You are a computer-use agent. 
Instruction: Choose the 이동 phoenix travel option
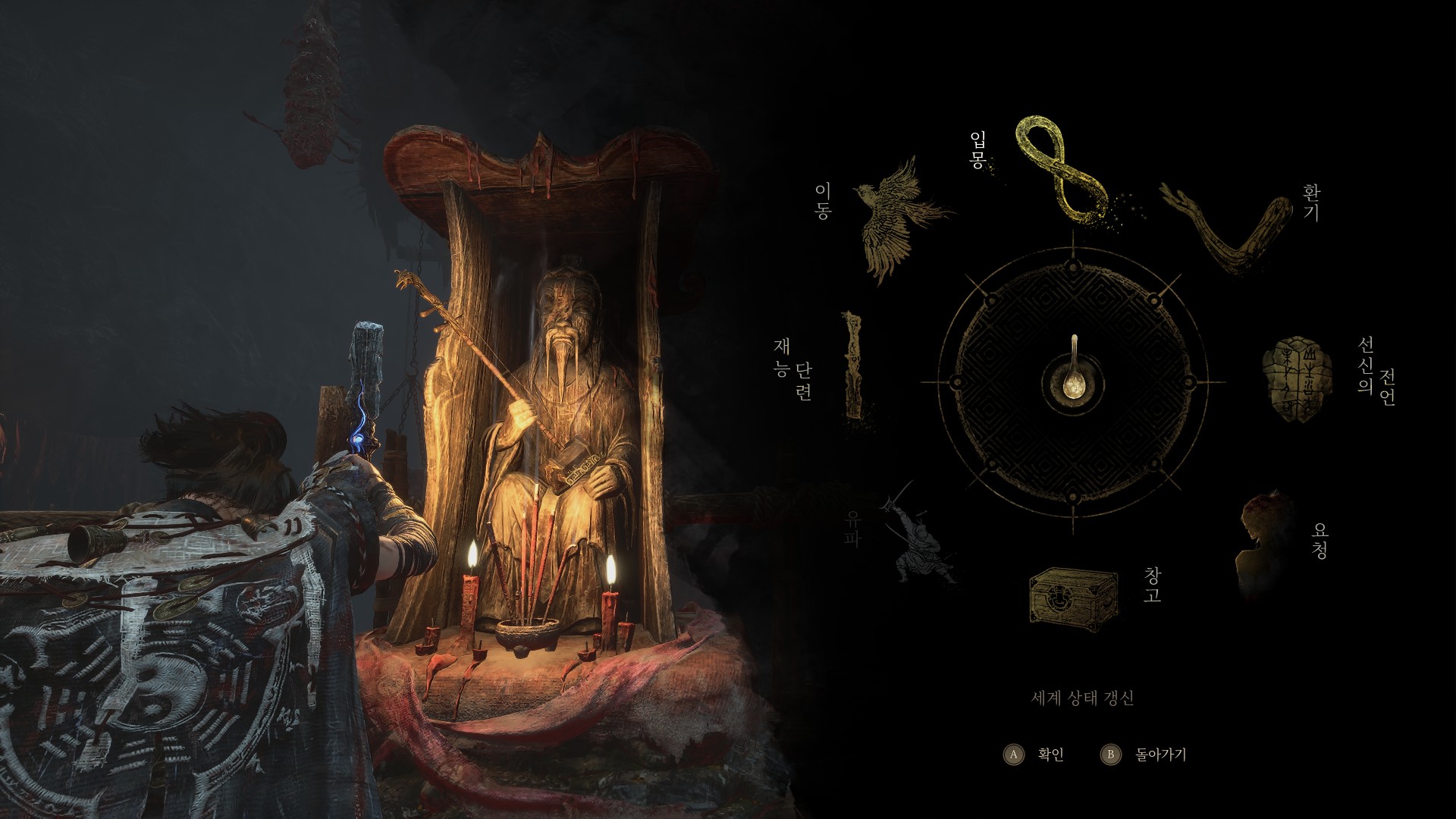pos(901,218)
